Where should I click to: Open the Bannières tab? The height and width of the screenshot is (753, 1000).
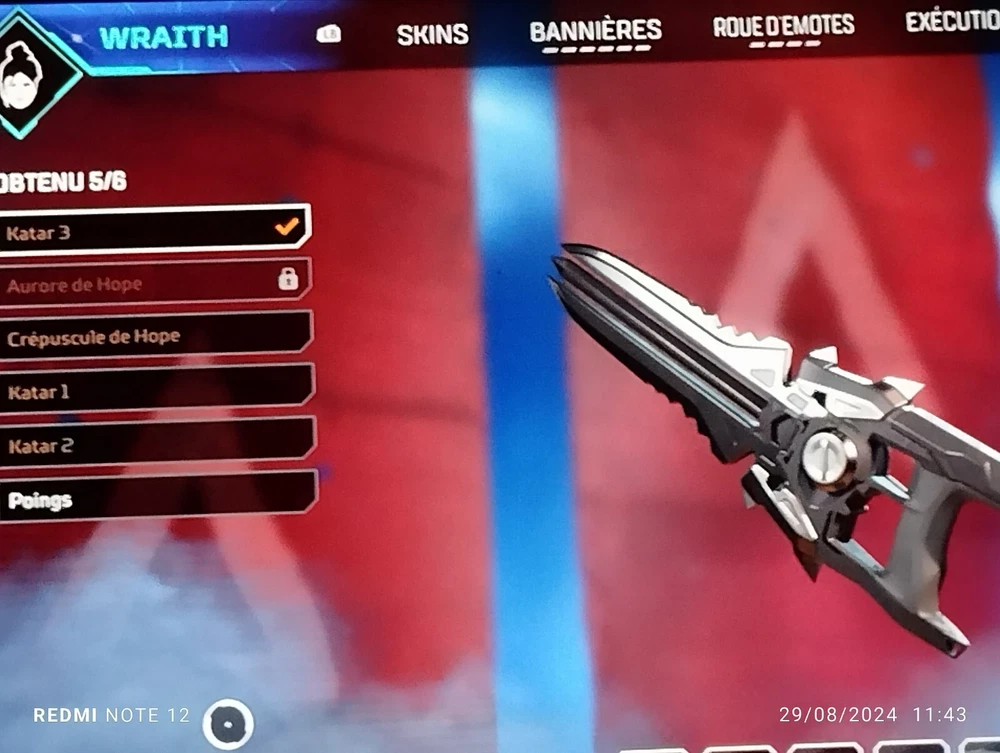coord(595,31)
